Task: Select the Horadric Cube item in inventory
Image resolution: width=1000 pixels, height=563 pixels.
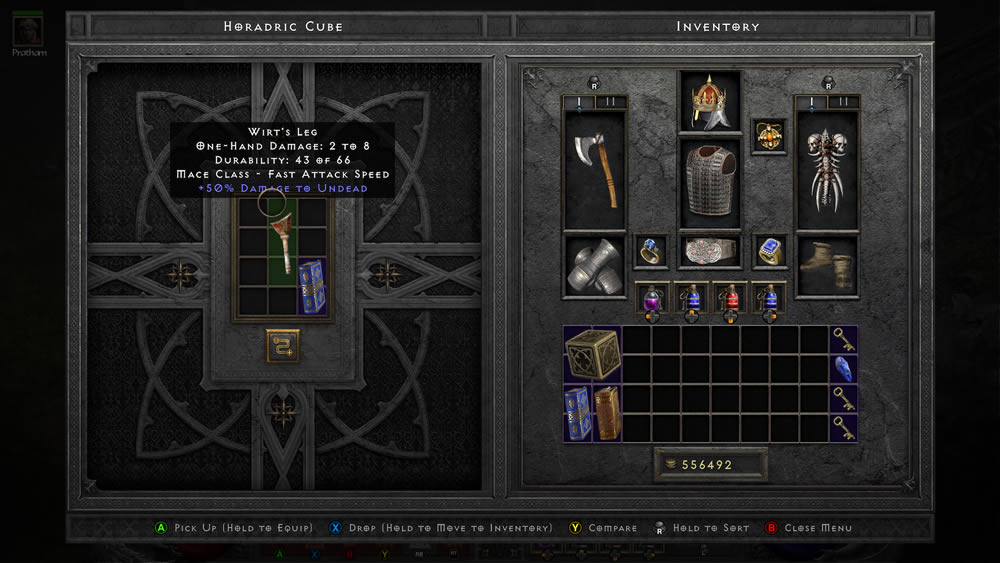Action: 592,354
